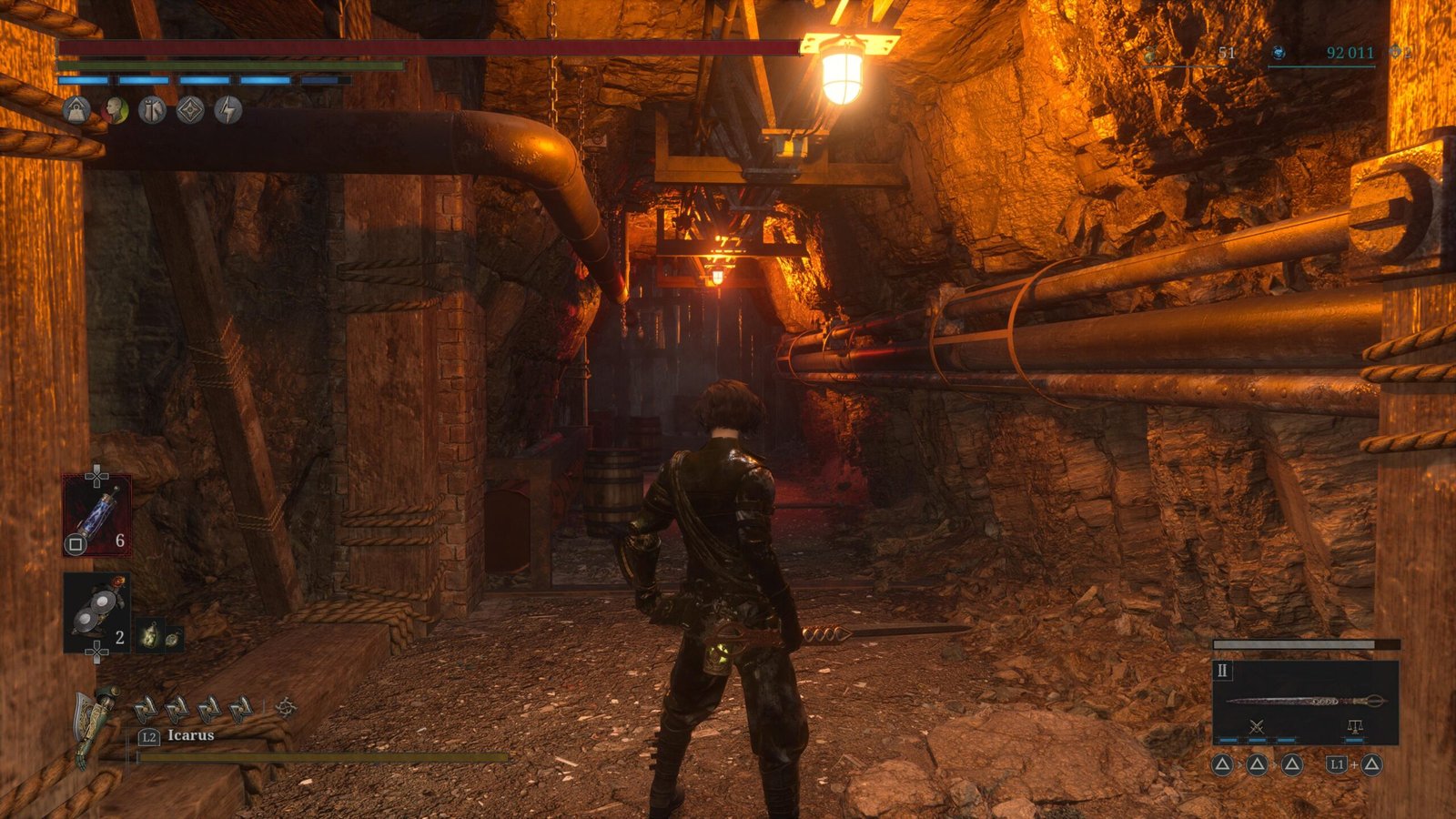Select the lower belt throwable item slot
The height and width of the screenshot is (819, 1456).
[x=96, y=612]
